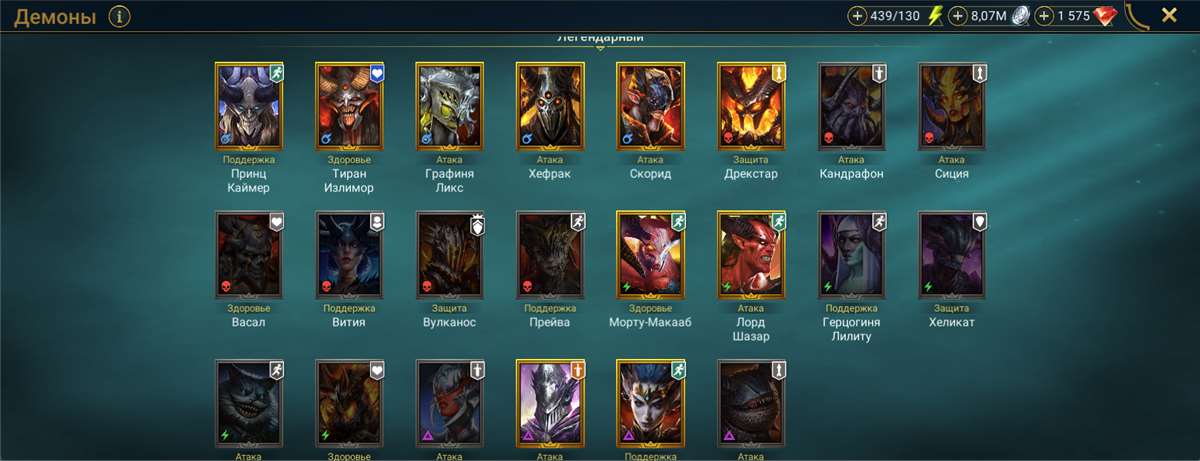
Task: Open the Сиция champion card
Action: (952, 105)
